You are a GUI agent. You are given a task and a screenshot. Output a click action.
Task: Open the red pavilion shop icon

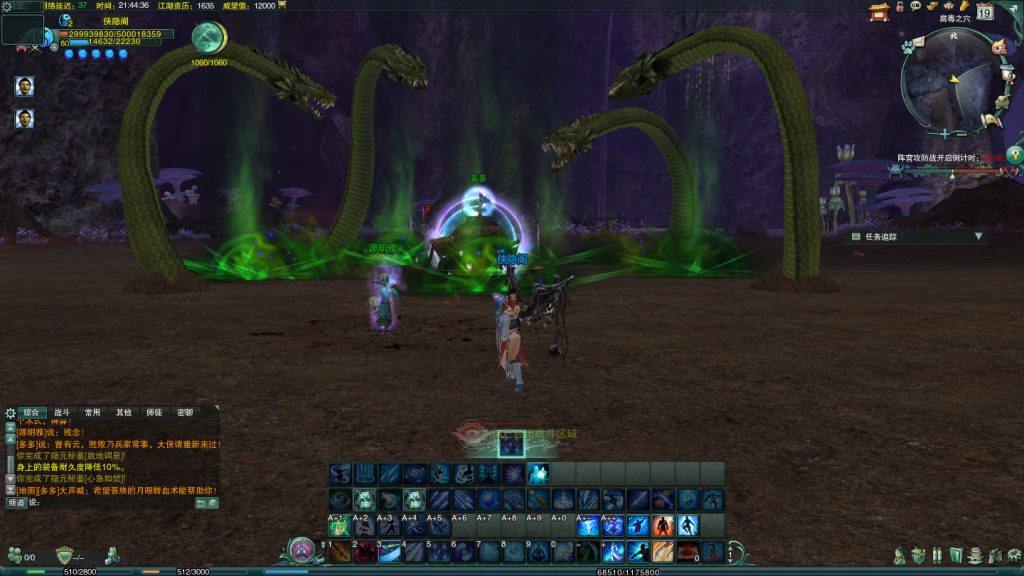879,12
